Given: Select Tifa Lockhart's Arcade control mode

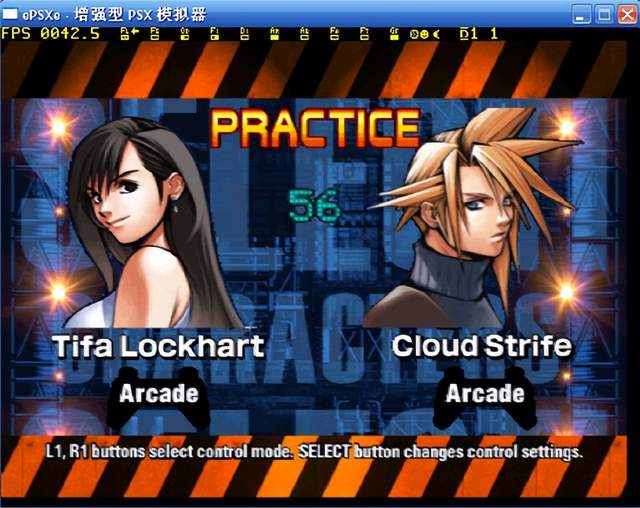Looking at the screenshot, I should point(158,393).
